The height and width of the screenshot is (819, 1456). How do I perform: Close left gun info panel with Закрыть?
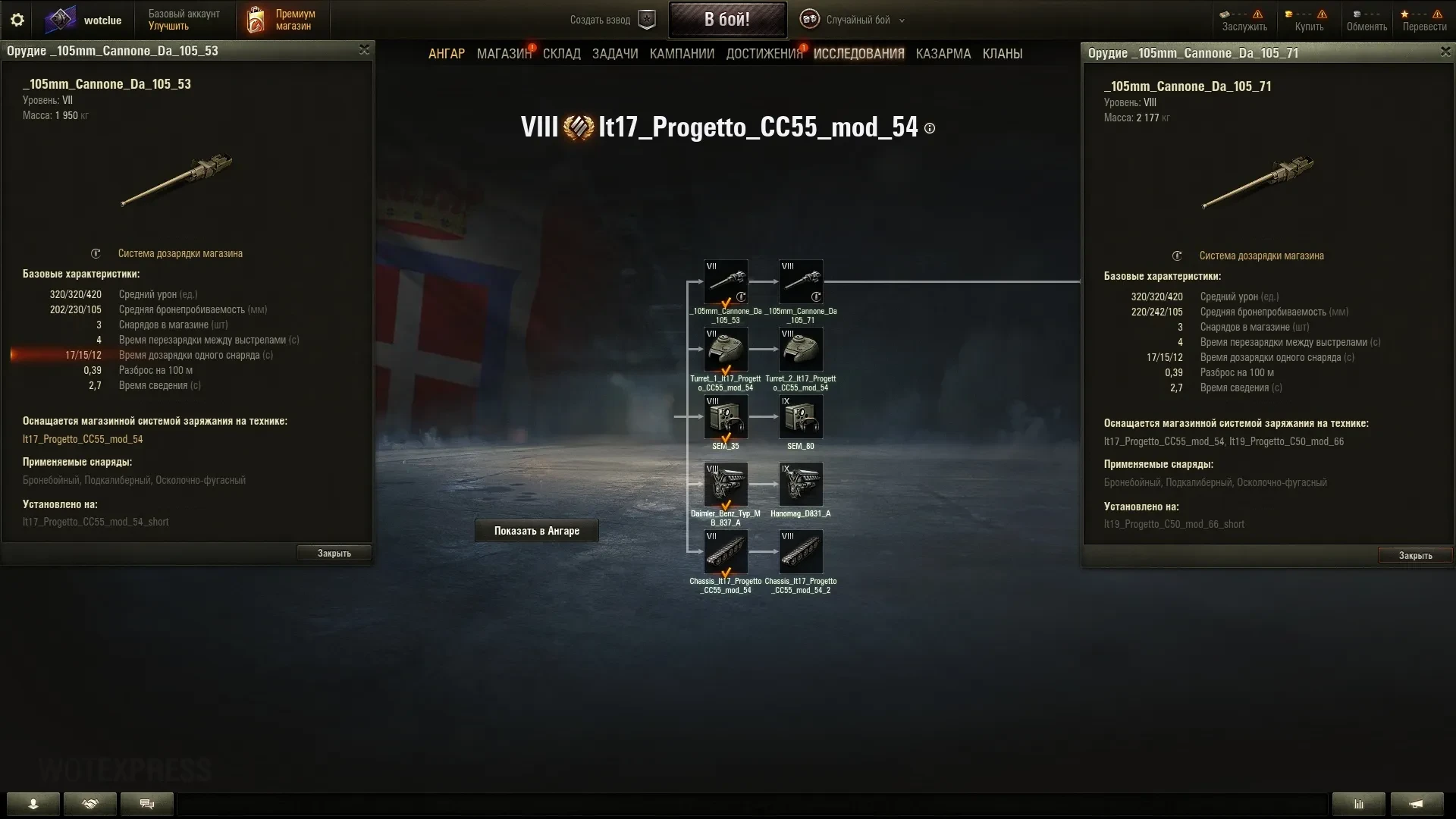(x=334, y=554)
